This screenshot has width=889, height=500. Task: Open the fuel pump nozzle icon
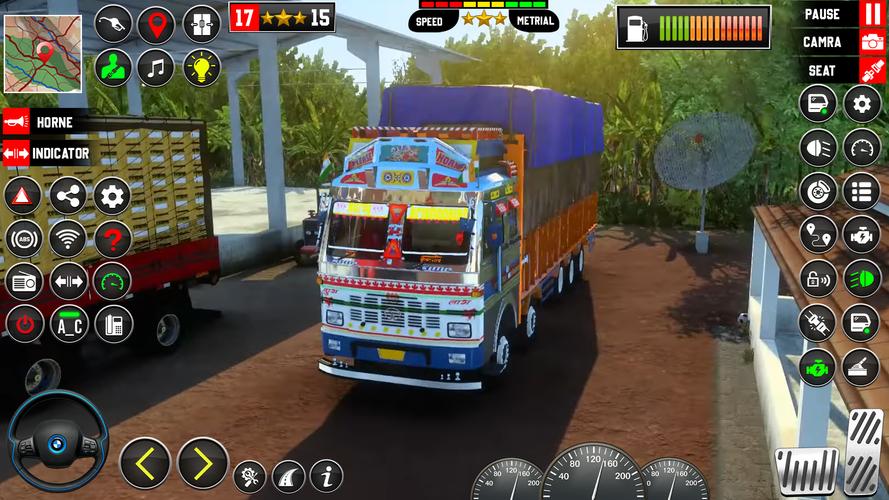coord(113,24)
